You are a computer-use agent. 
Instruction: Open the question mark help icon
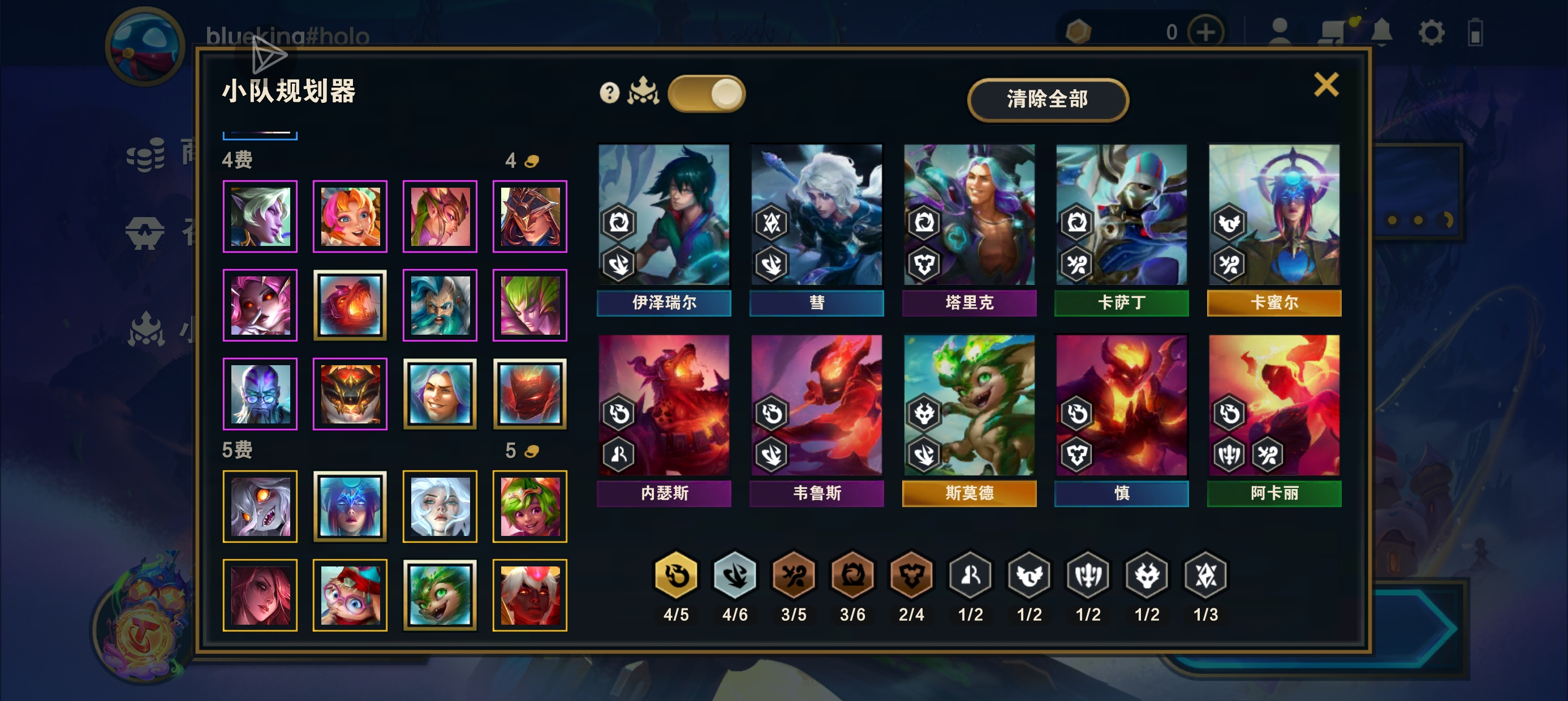[609, 93]
